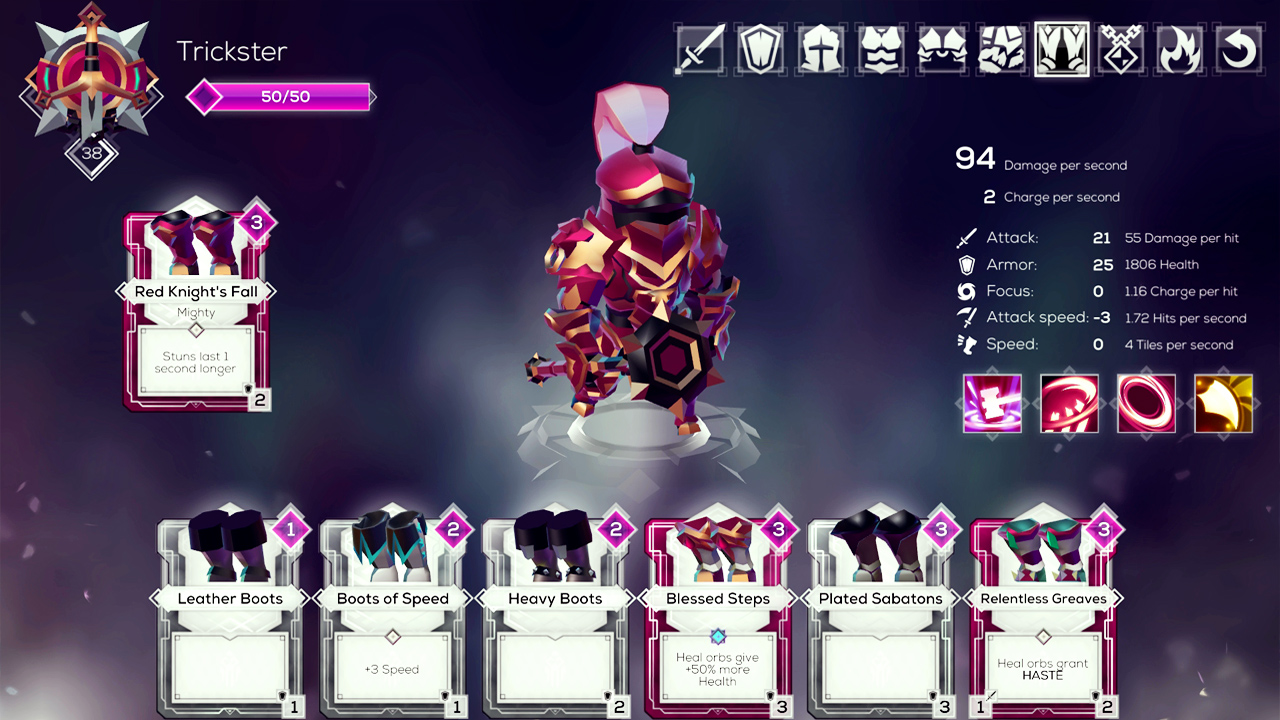Select the helmet equipment tab

click(821, 49)
